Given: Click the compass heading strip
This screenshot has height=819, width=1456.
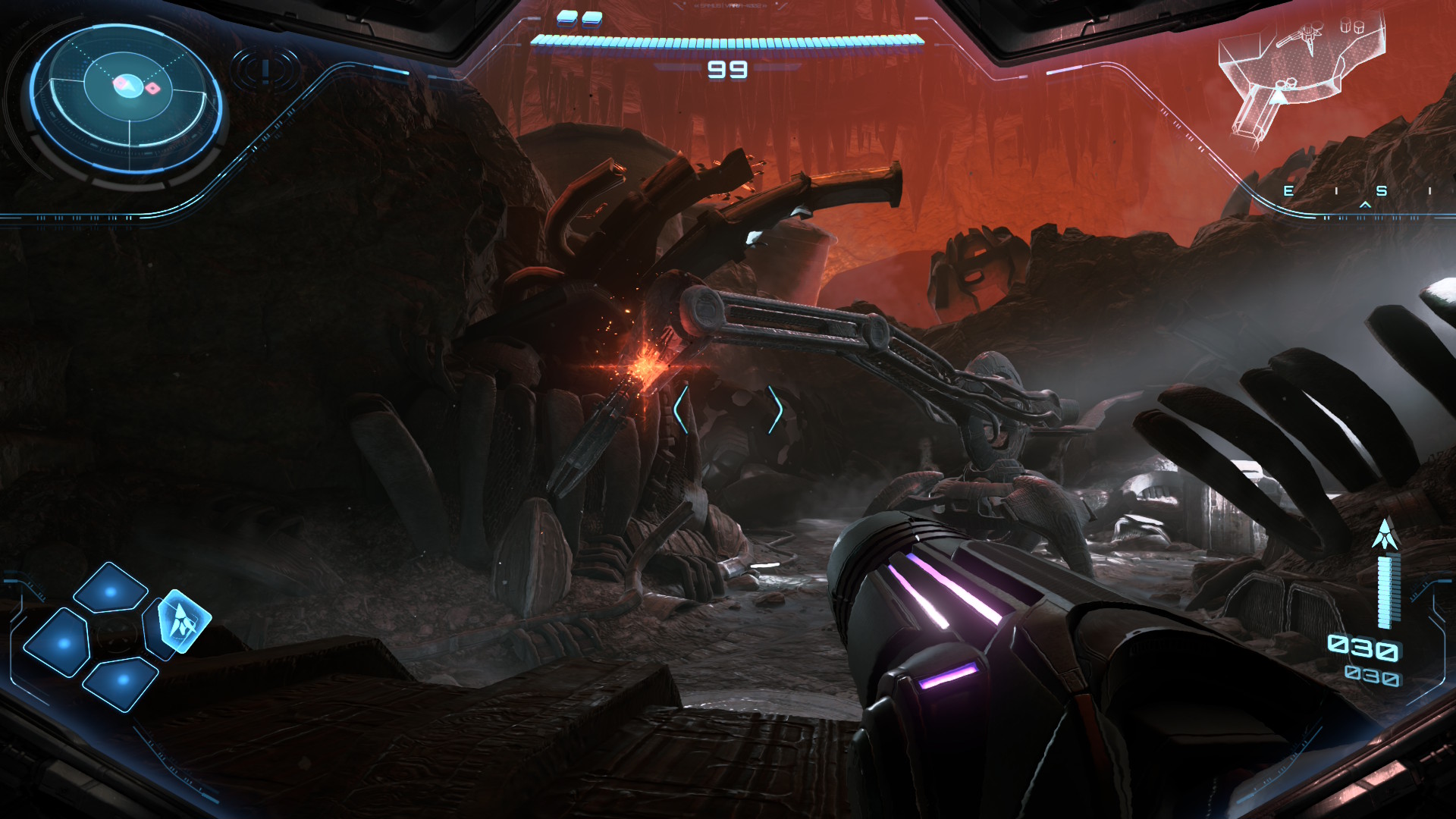Looking at the screenshot, I should [1357, 192].
